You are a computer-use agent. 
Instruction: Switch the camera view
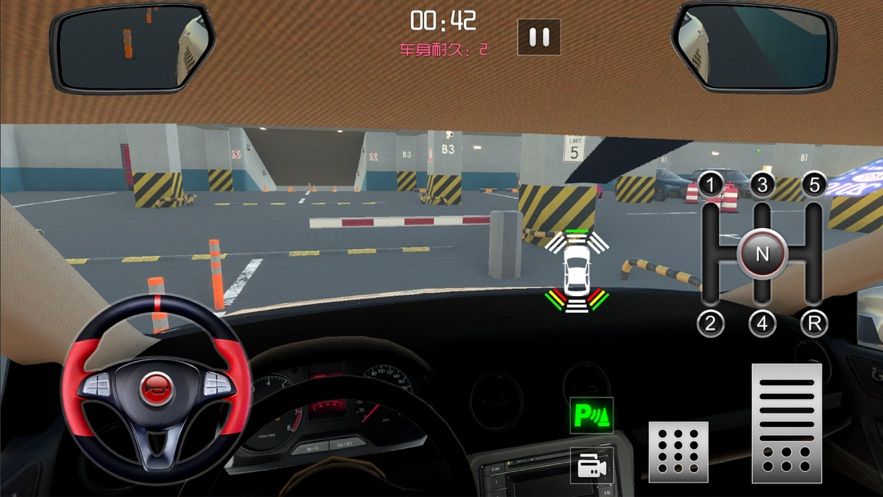pyautogui.click(x=591, y=464)
